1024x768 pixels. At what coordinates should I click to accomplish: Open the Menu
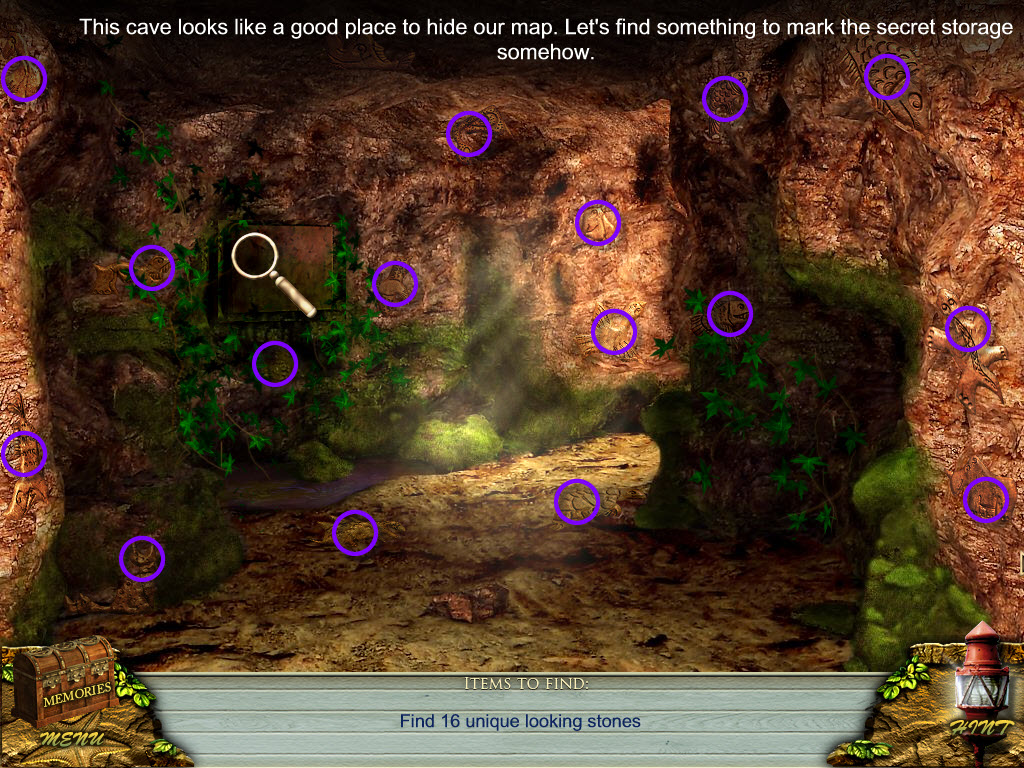point(71,739)
